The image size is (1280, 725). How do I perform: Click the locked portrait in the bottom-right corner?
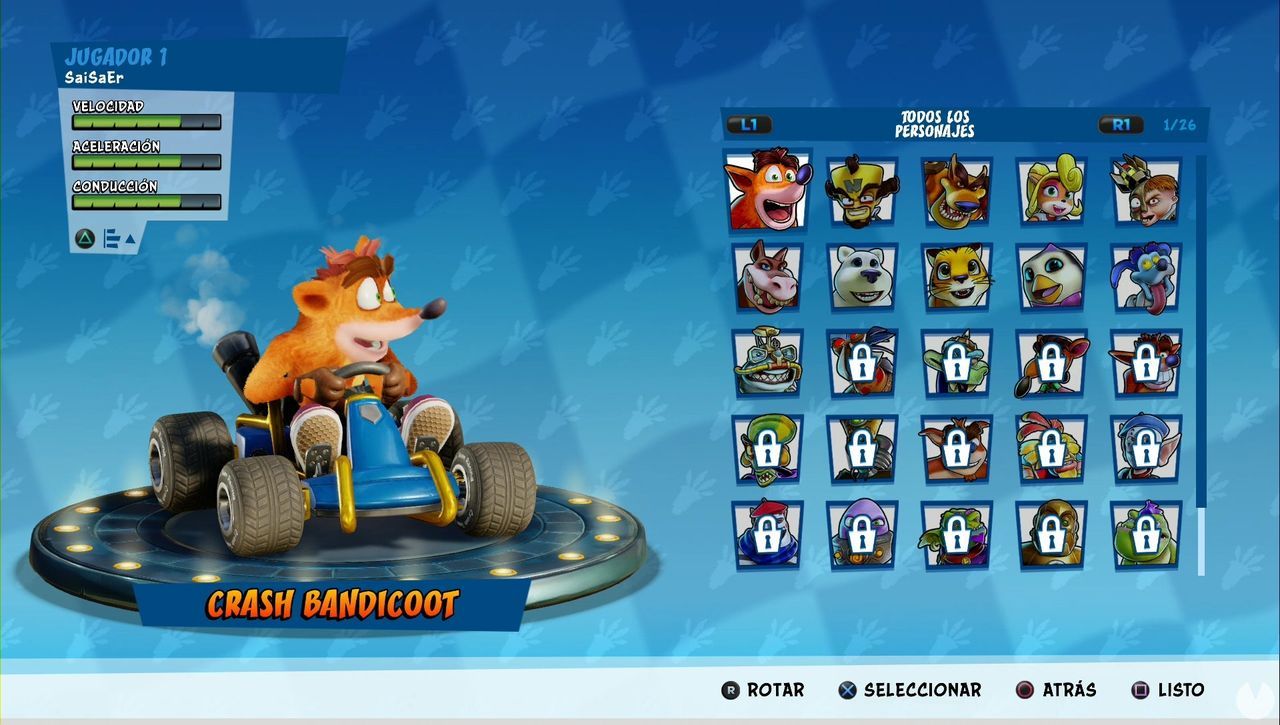click(x=1148, y=534)
